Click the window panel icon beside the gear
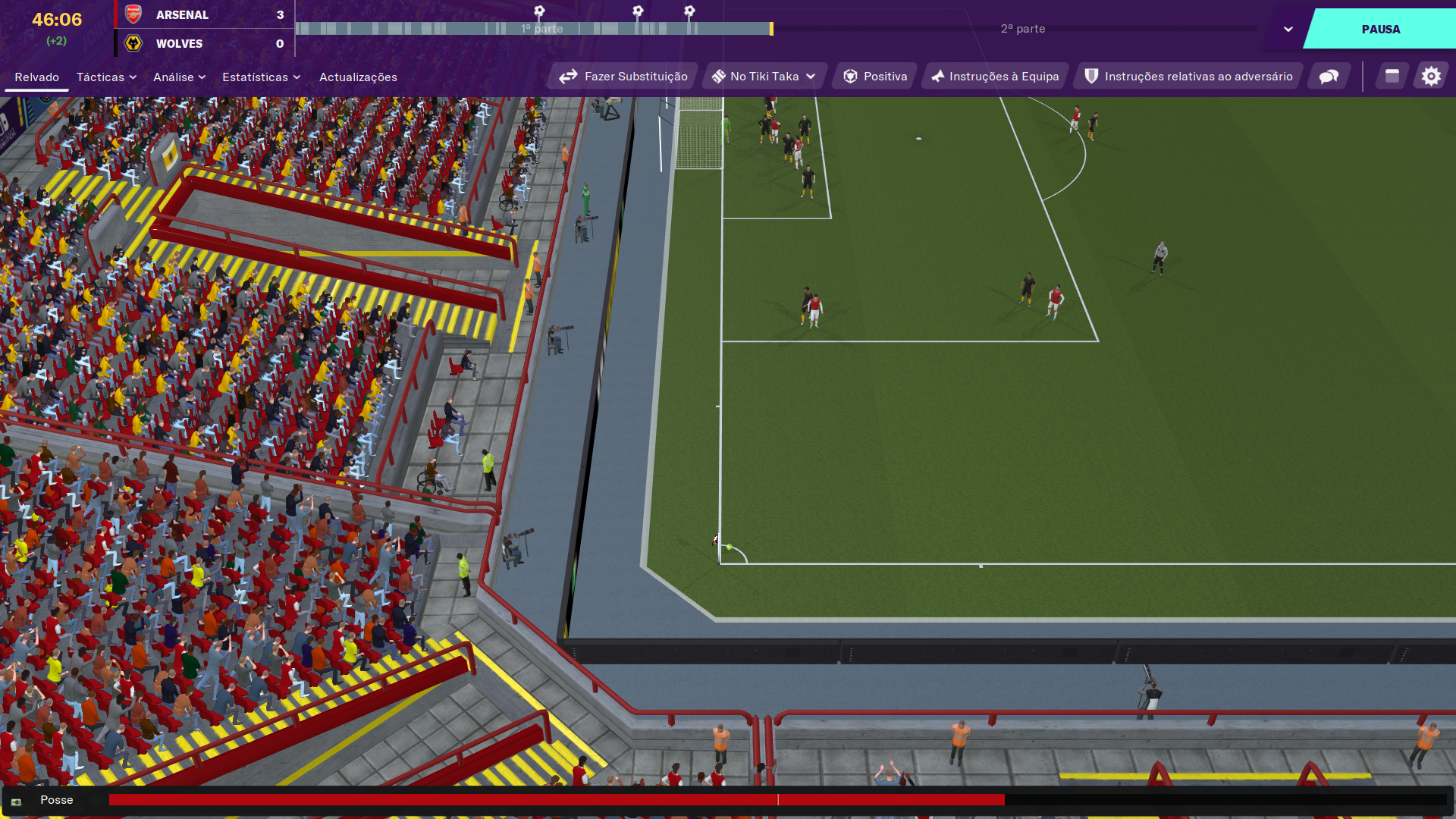This screenshot has width=1456, height=819. pyautogui.click(x=1392, y=76)
